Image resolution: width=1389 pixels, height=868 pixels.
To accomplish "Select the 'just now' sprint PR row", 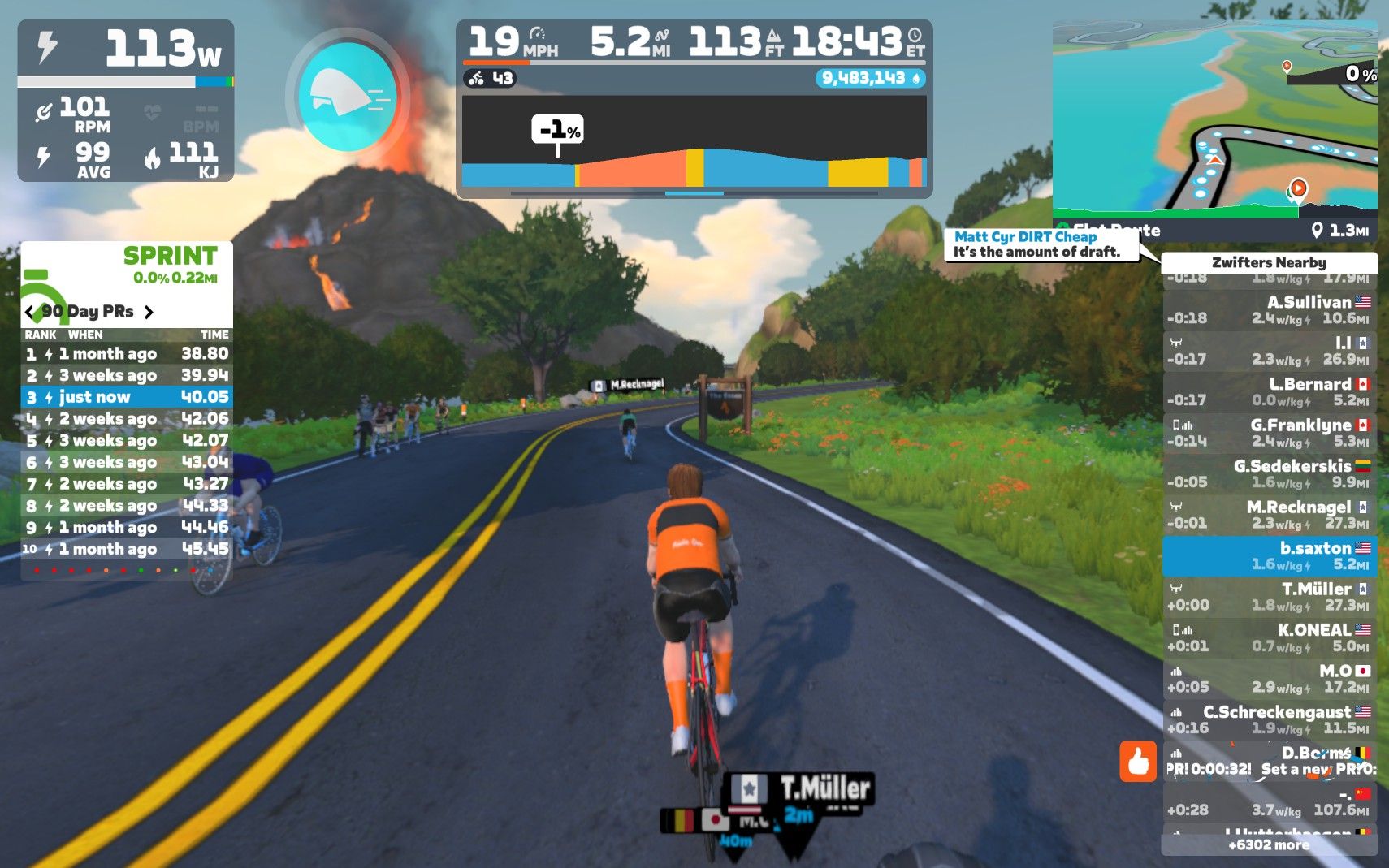I will 127,397.
